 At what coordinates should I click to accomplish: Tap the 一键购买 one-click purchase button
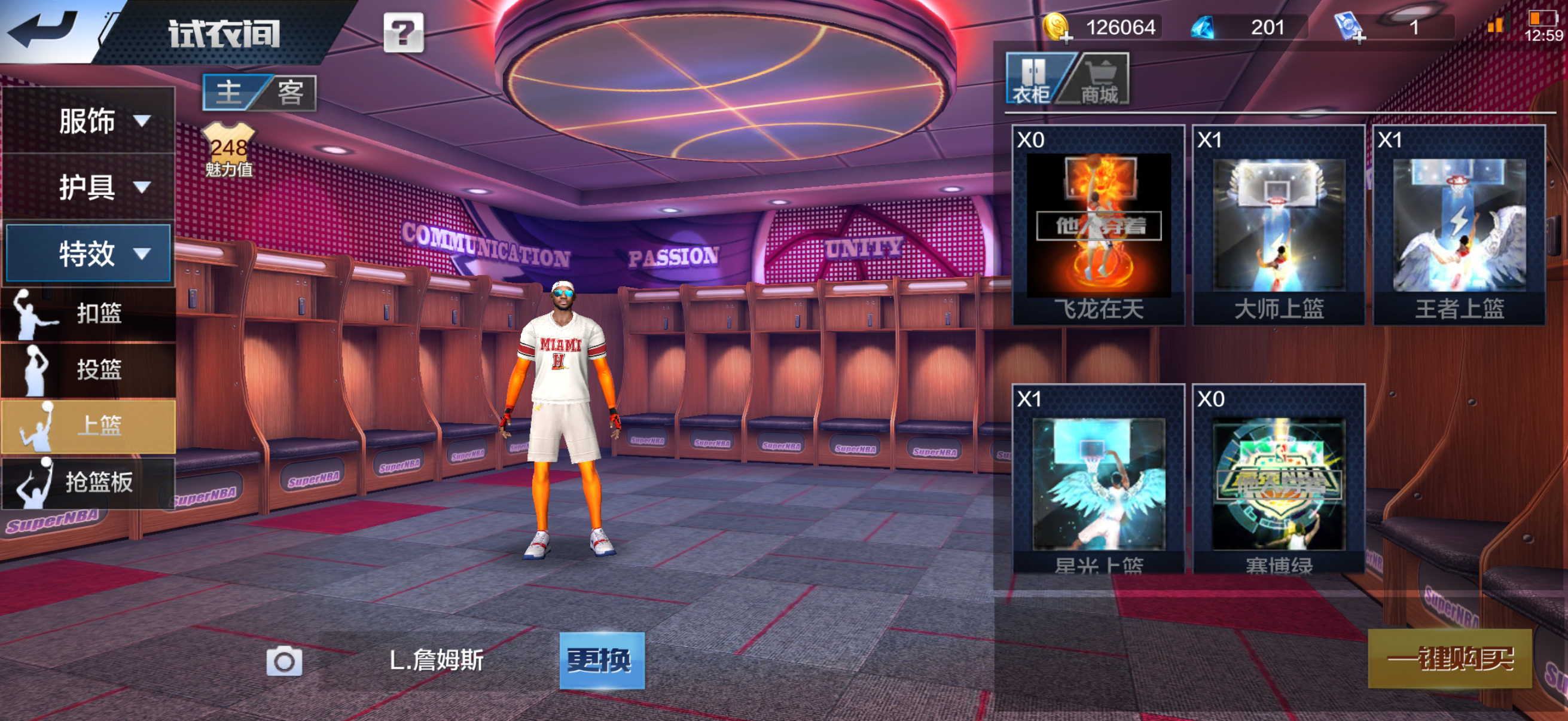tap(1450, 658)
